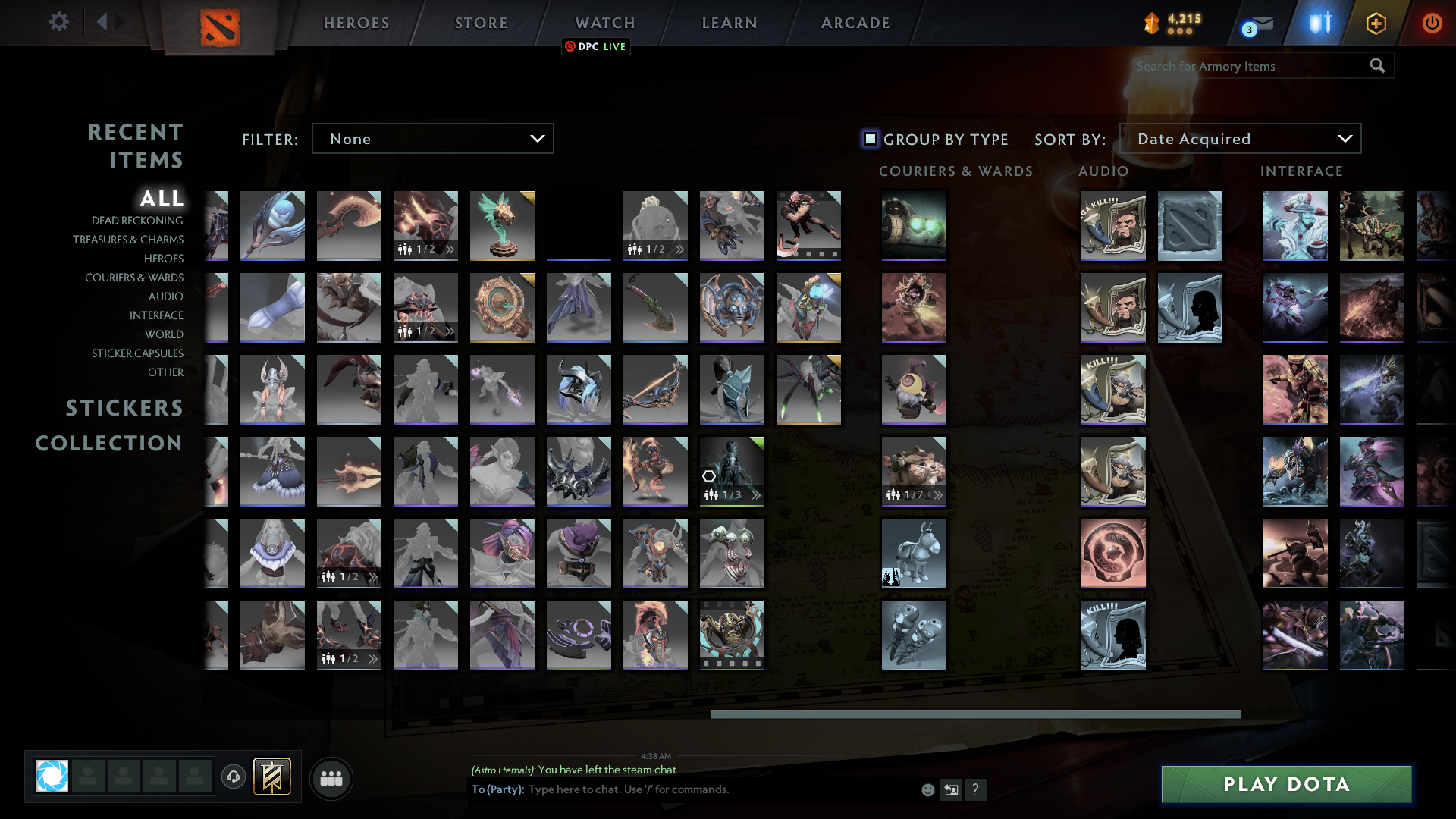This screenshot has width=1456, height=819.
Task: Click the power button to exit Dota
Action: (1432, 23)
